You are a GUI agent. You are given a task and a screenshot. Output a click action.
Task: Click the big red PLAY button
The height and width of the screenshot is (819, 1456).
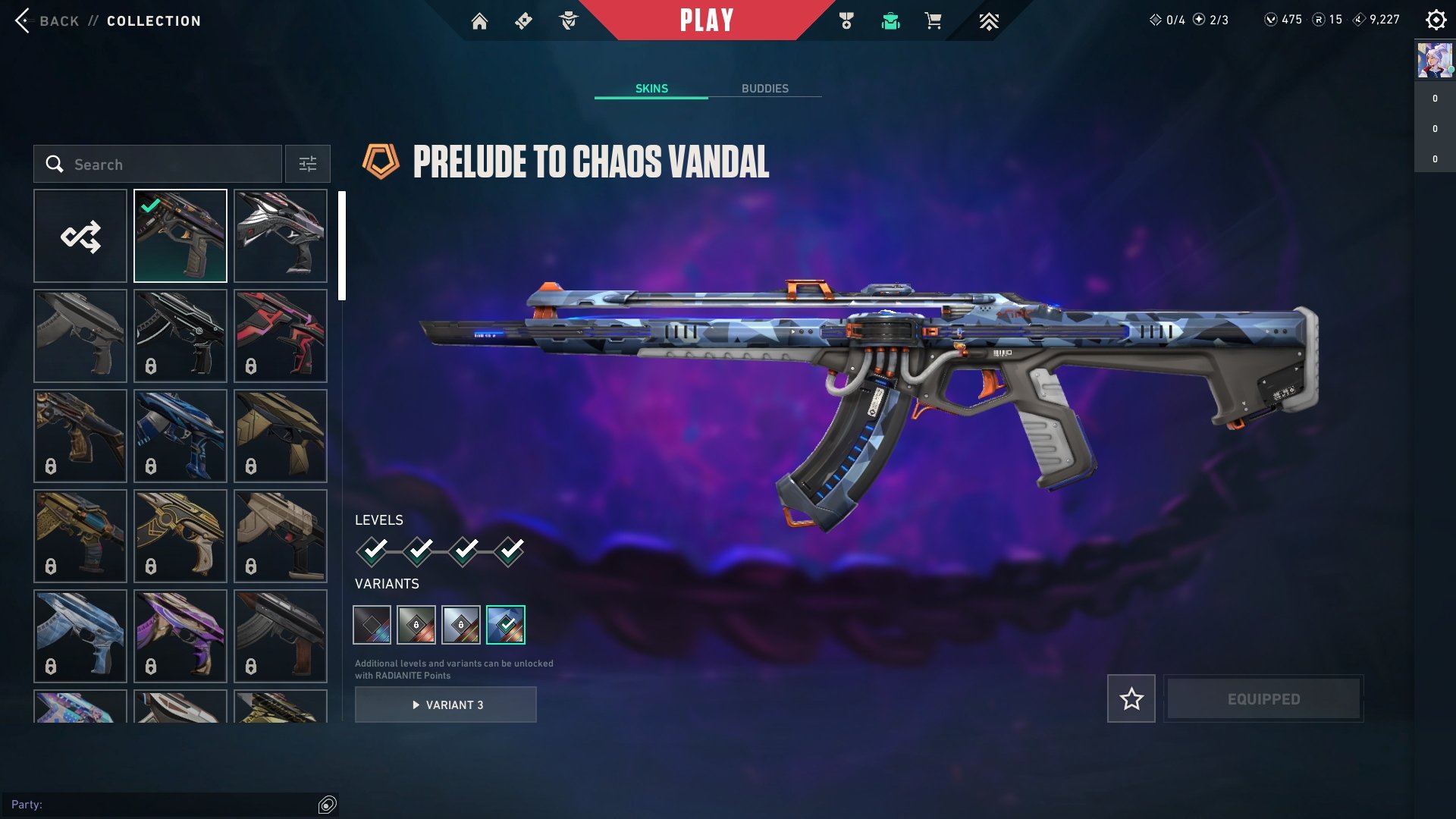click(706, 20)
